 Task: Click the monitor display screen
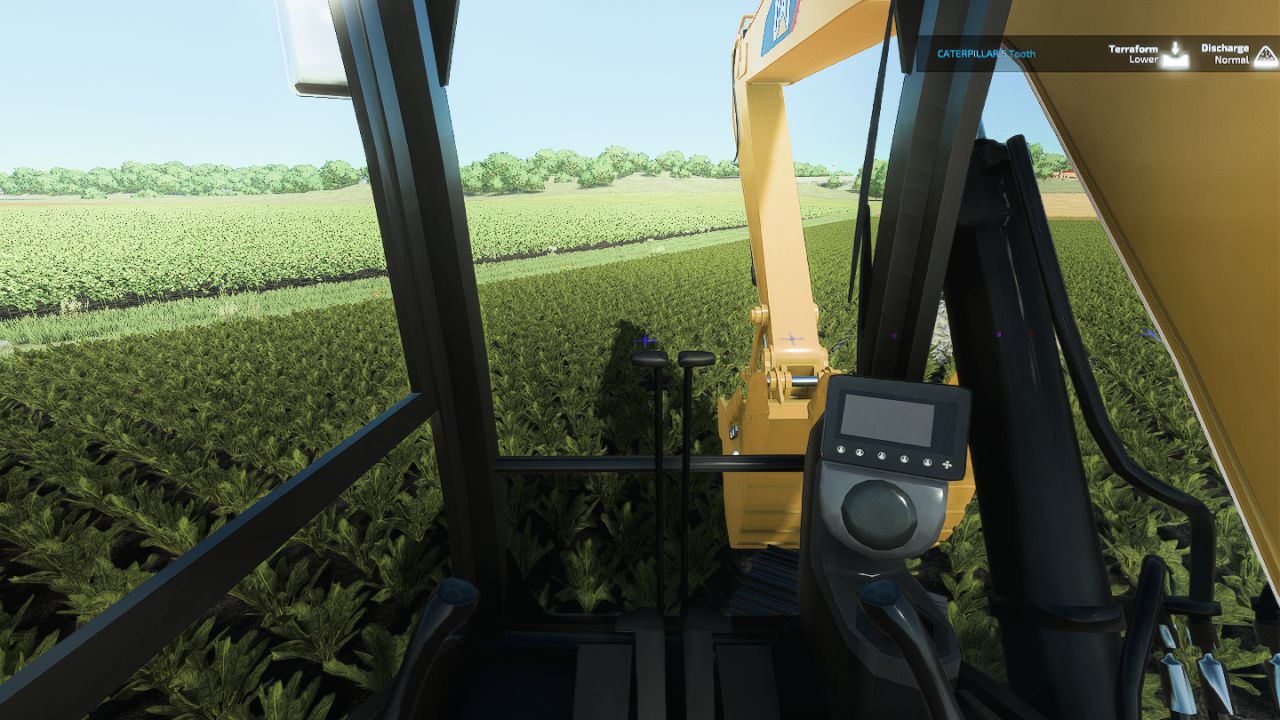888,420
